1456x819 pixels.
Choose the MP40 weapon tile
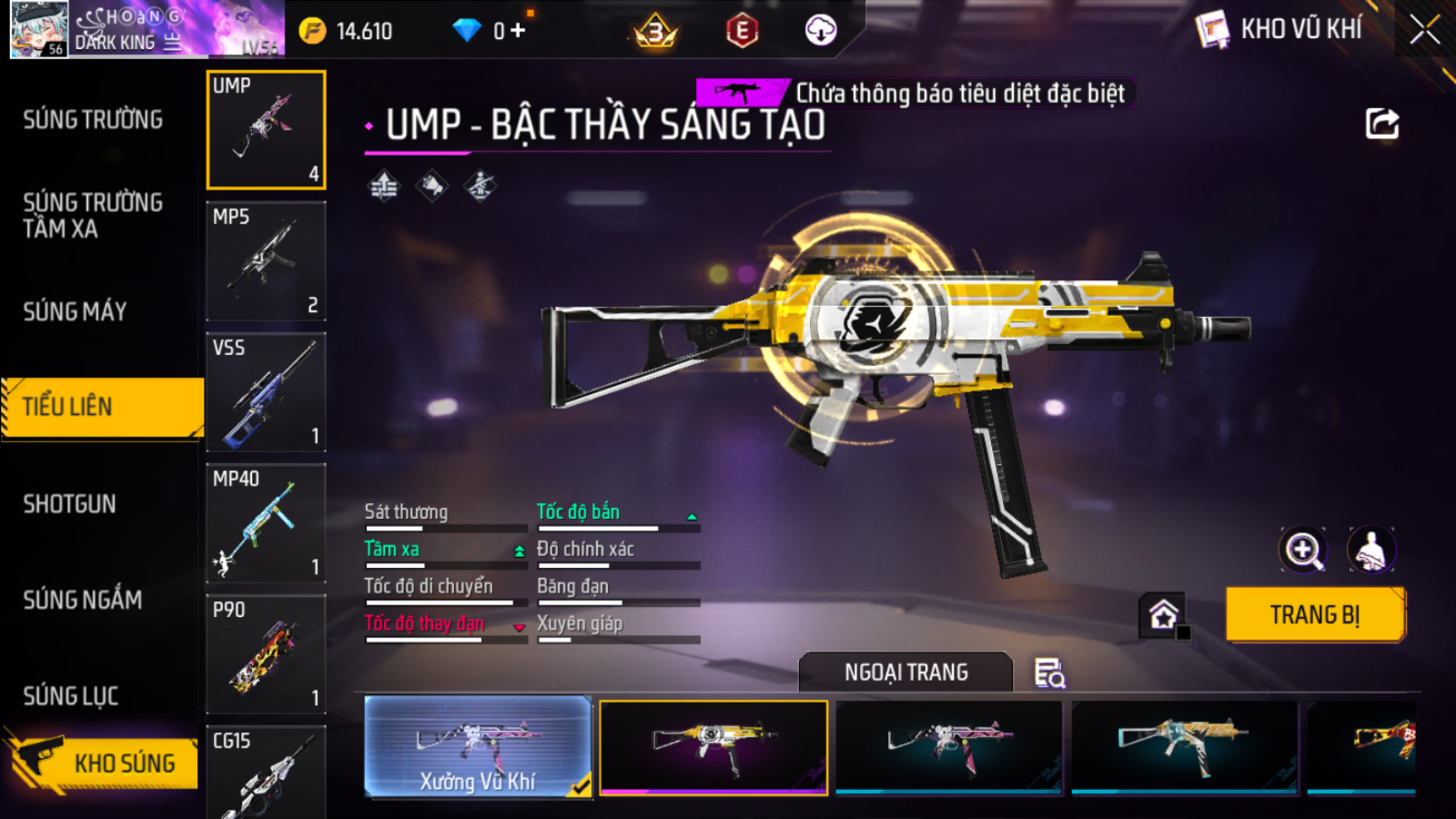(266, 523)
